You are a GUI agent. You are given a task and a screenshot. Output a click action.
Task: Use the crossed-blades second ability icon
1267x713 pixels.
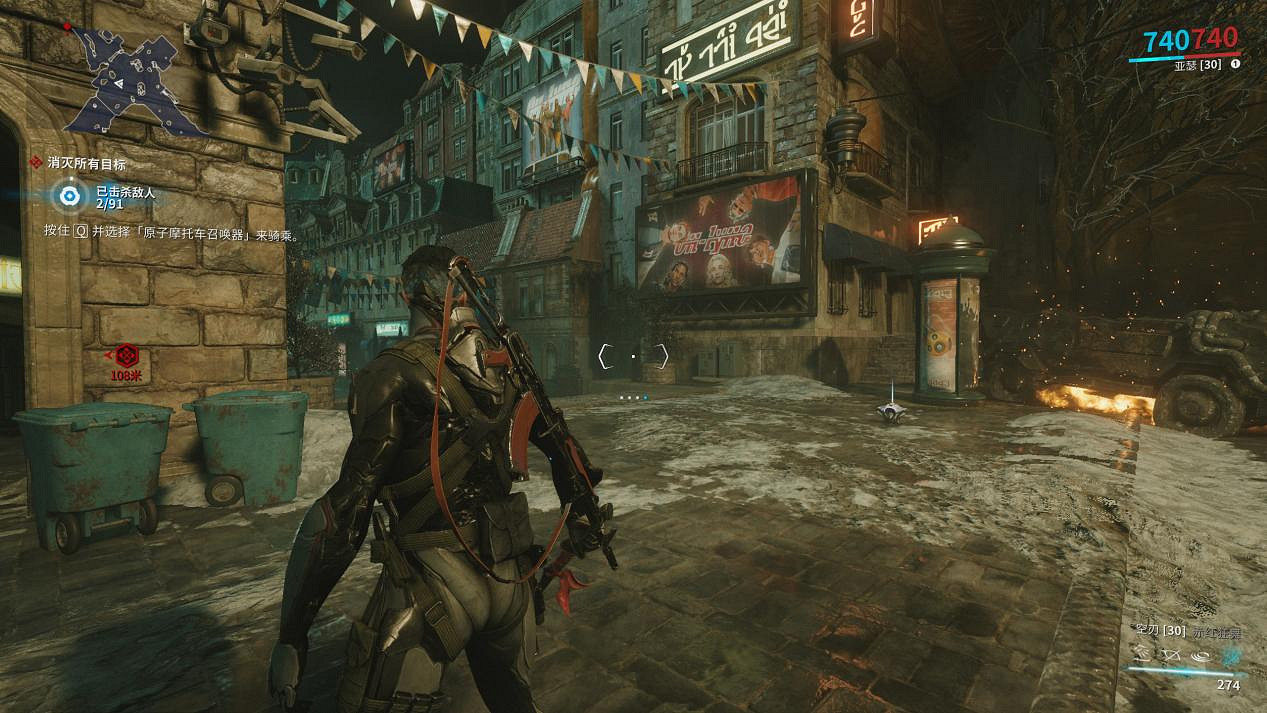[1171, 653]
